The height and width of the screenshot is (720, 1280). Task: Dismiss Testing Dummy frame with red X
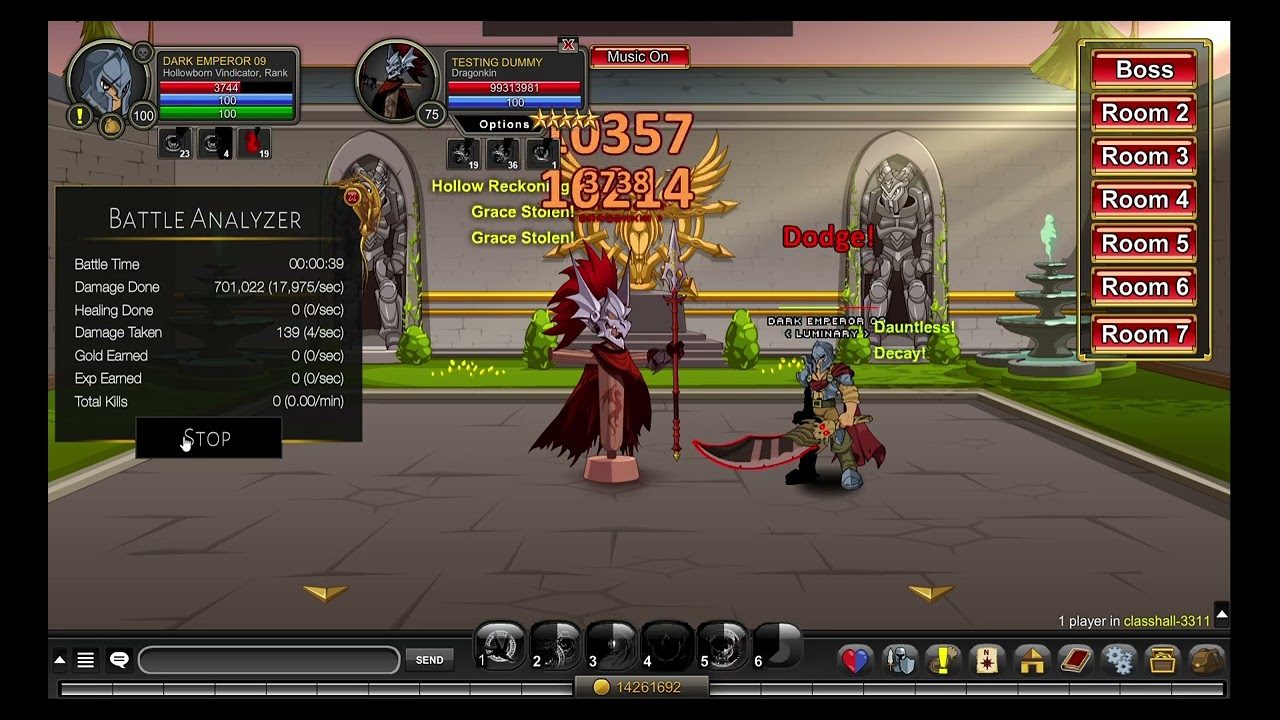570,45
